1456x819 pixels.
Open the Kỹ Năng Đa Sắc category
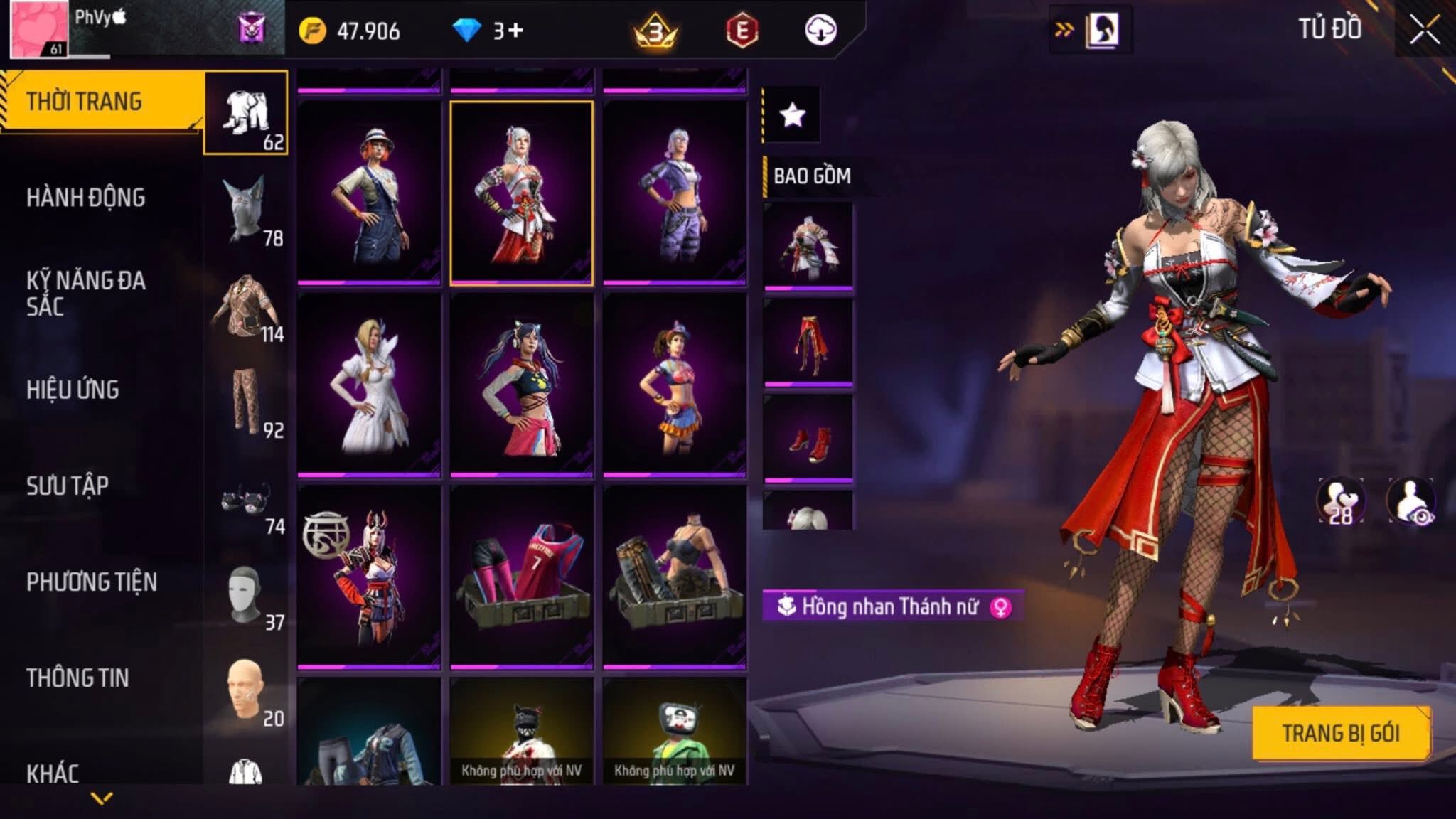click(x=86, y=293)
